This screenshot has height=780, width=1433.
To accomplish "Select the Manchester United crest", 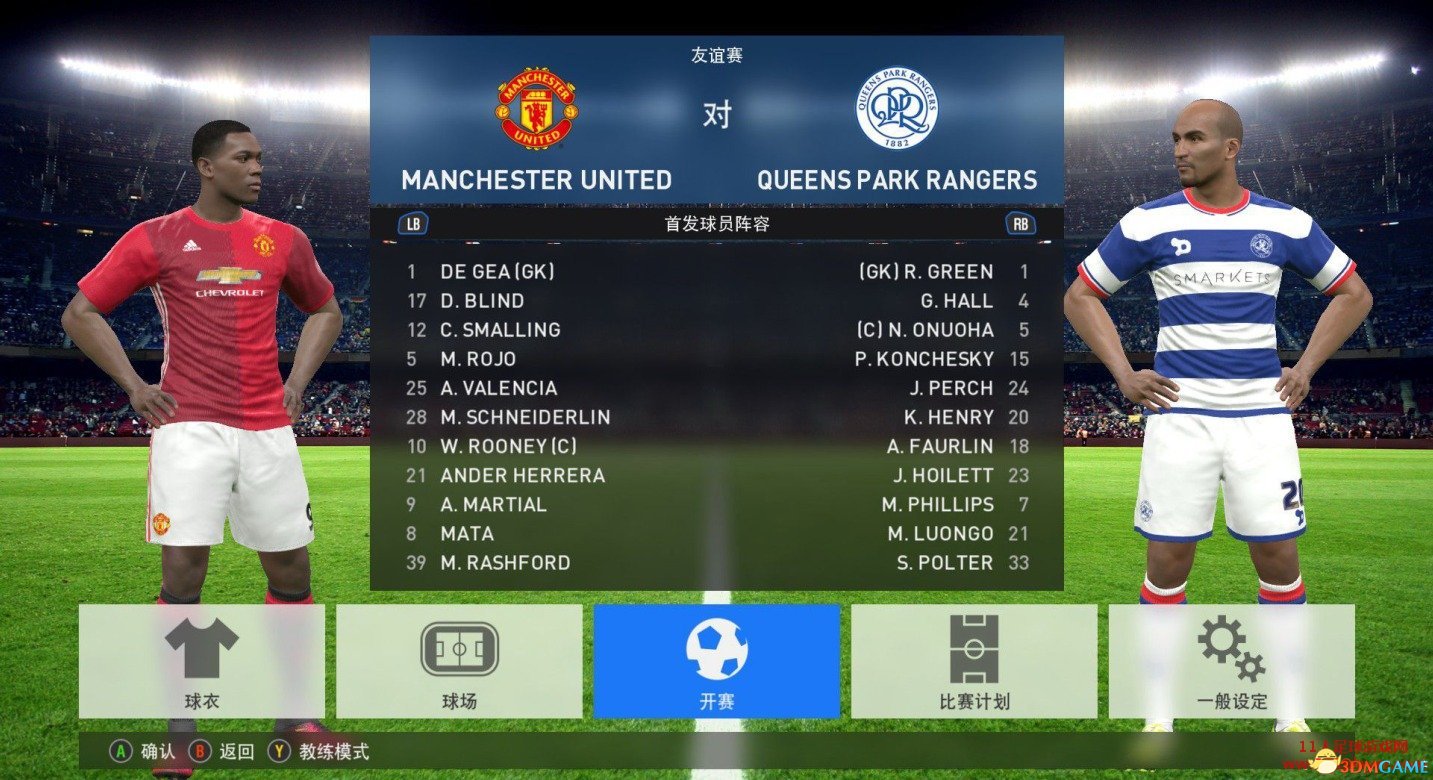I will (x=536, y=108).
